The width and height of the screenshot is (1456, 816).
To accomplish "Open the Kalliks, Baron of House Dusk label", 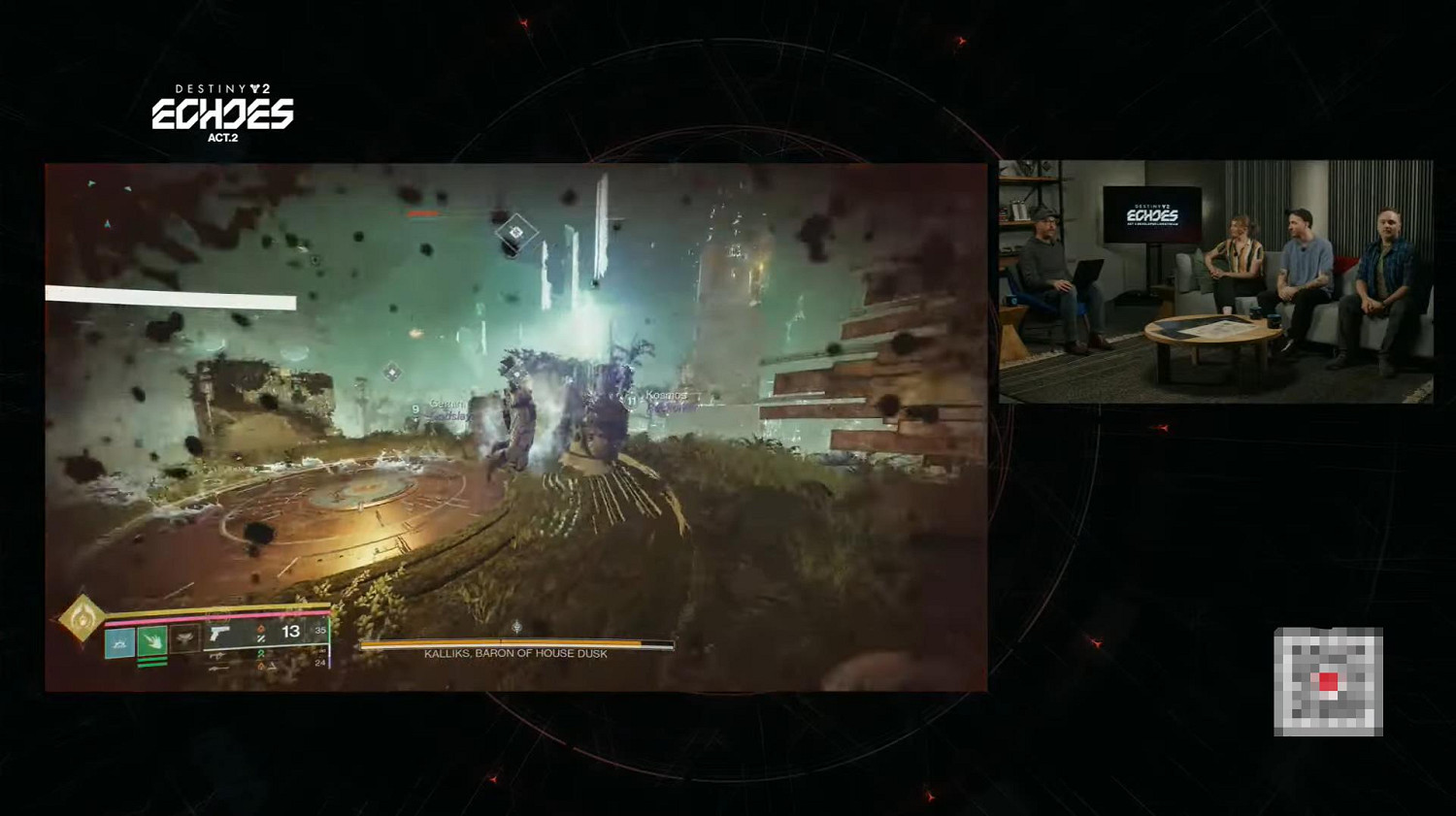I will pyautogui.click(x=514, y=655).
